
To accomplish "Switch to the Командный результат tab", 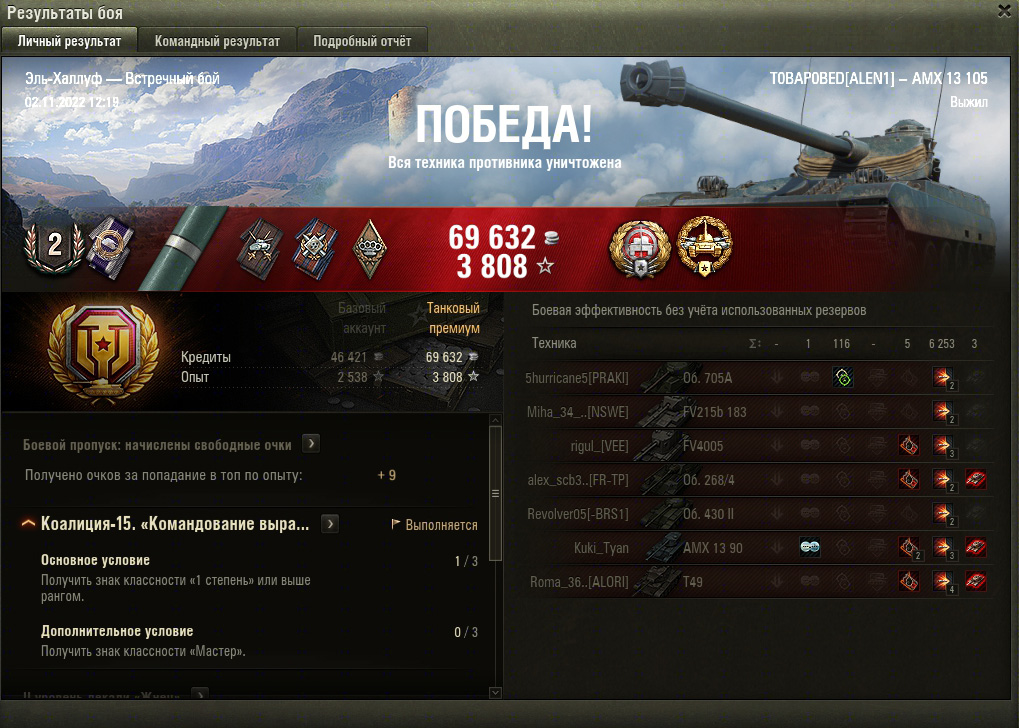I will click(217, 41).
